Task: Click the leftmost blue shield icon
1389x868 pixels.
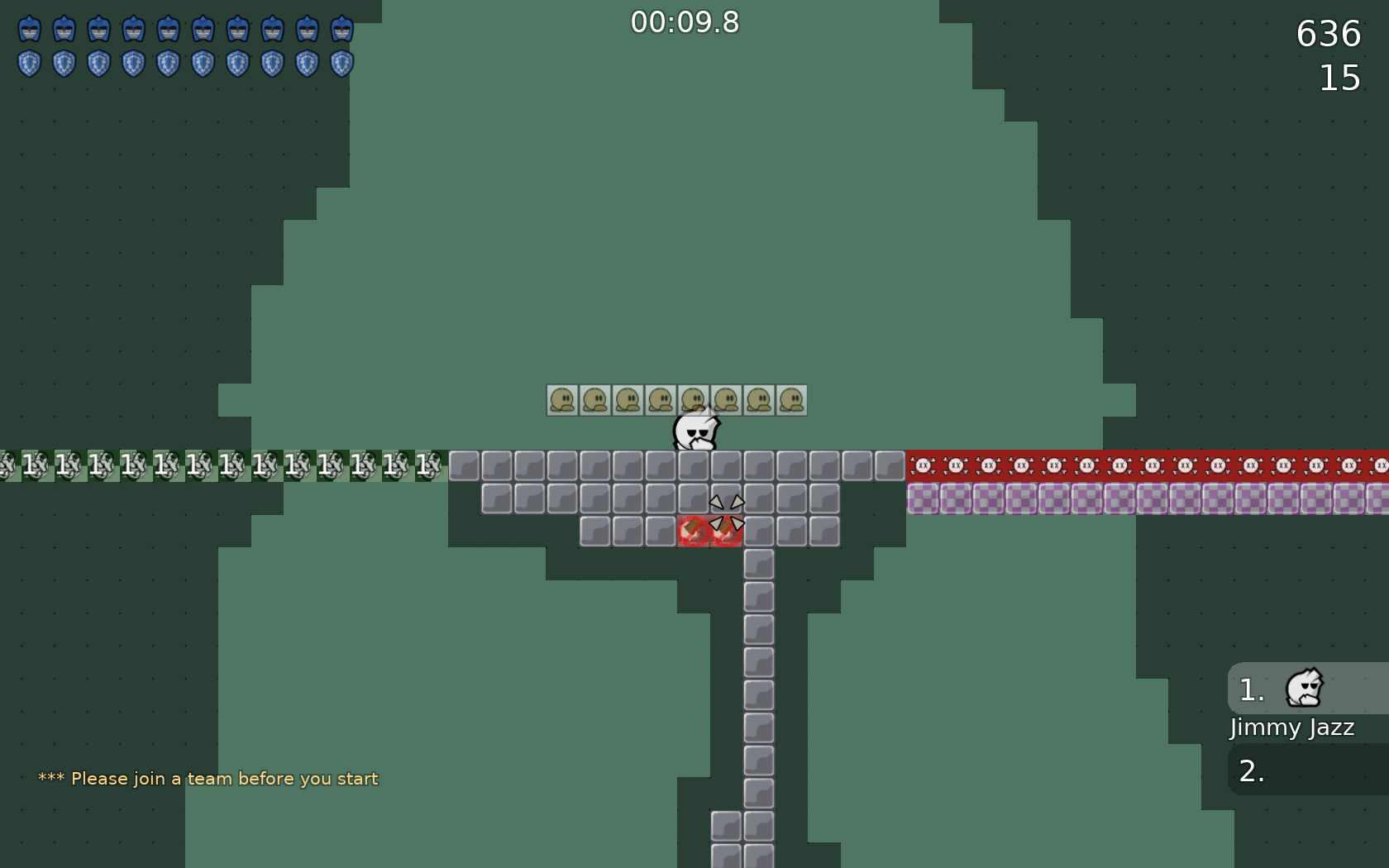Action: [31, 62]
